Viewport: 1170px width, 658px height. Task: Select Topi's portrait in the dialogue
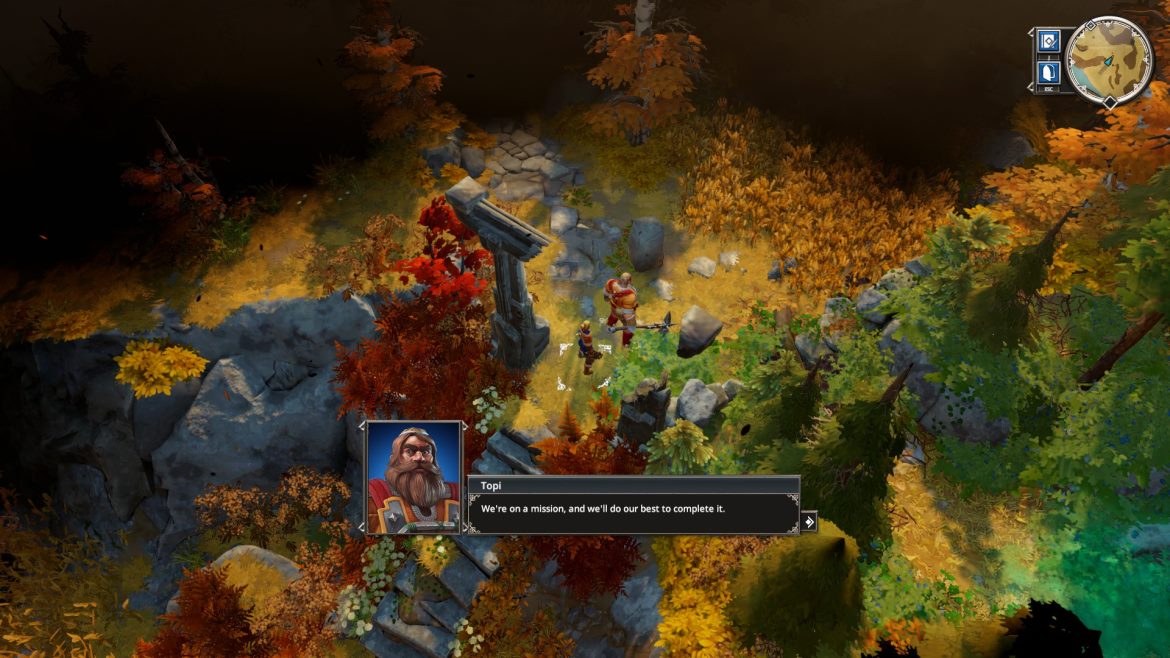pyautogui.click(x=413, y=477)
